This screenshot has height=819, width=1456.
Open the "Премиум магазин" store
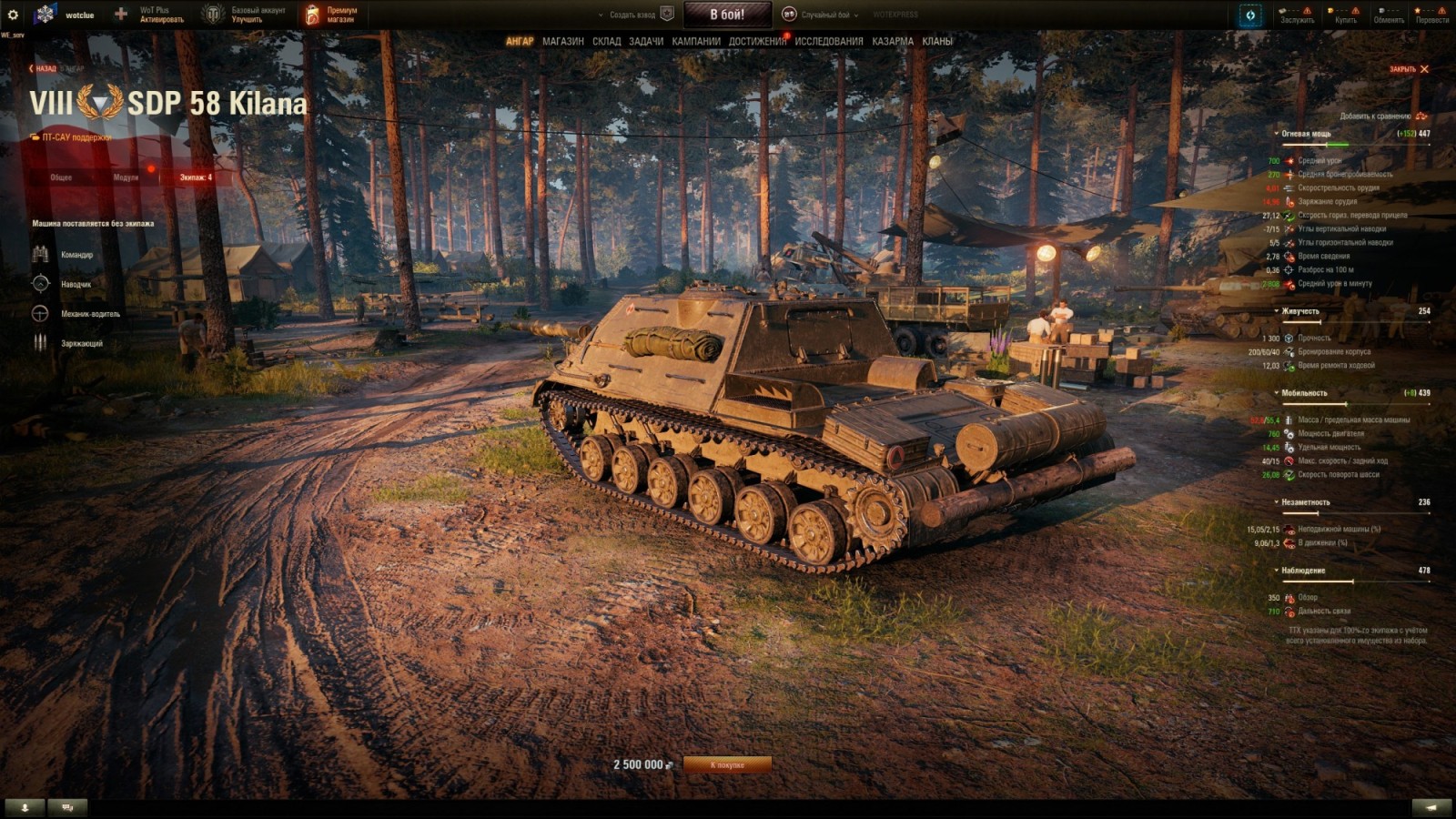point(331,15)
